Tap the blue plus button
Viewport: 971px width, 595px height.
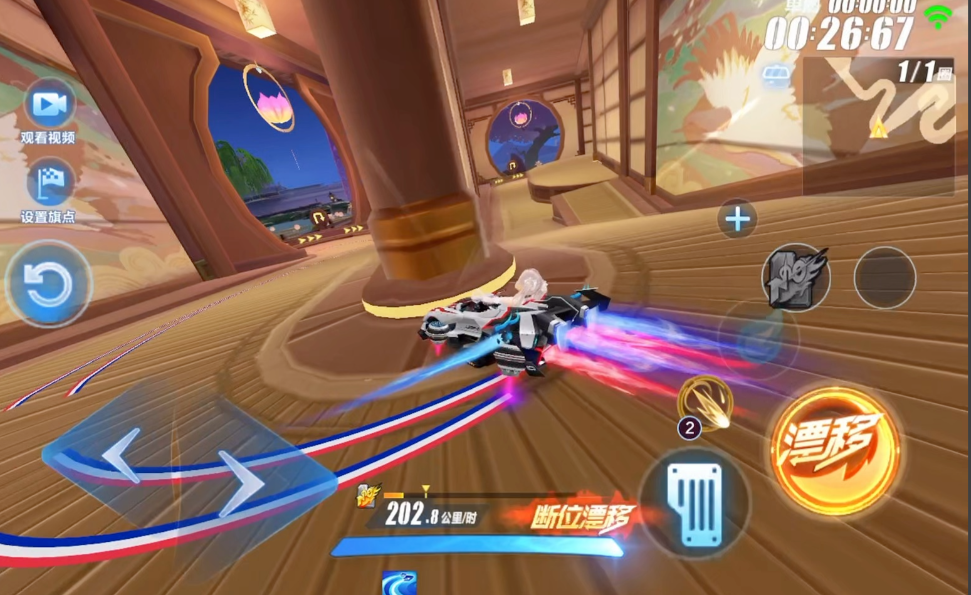pyautogui.click(x=738, y=219)
